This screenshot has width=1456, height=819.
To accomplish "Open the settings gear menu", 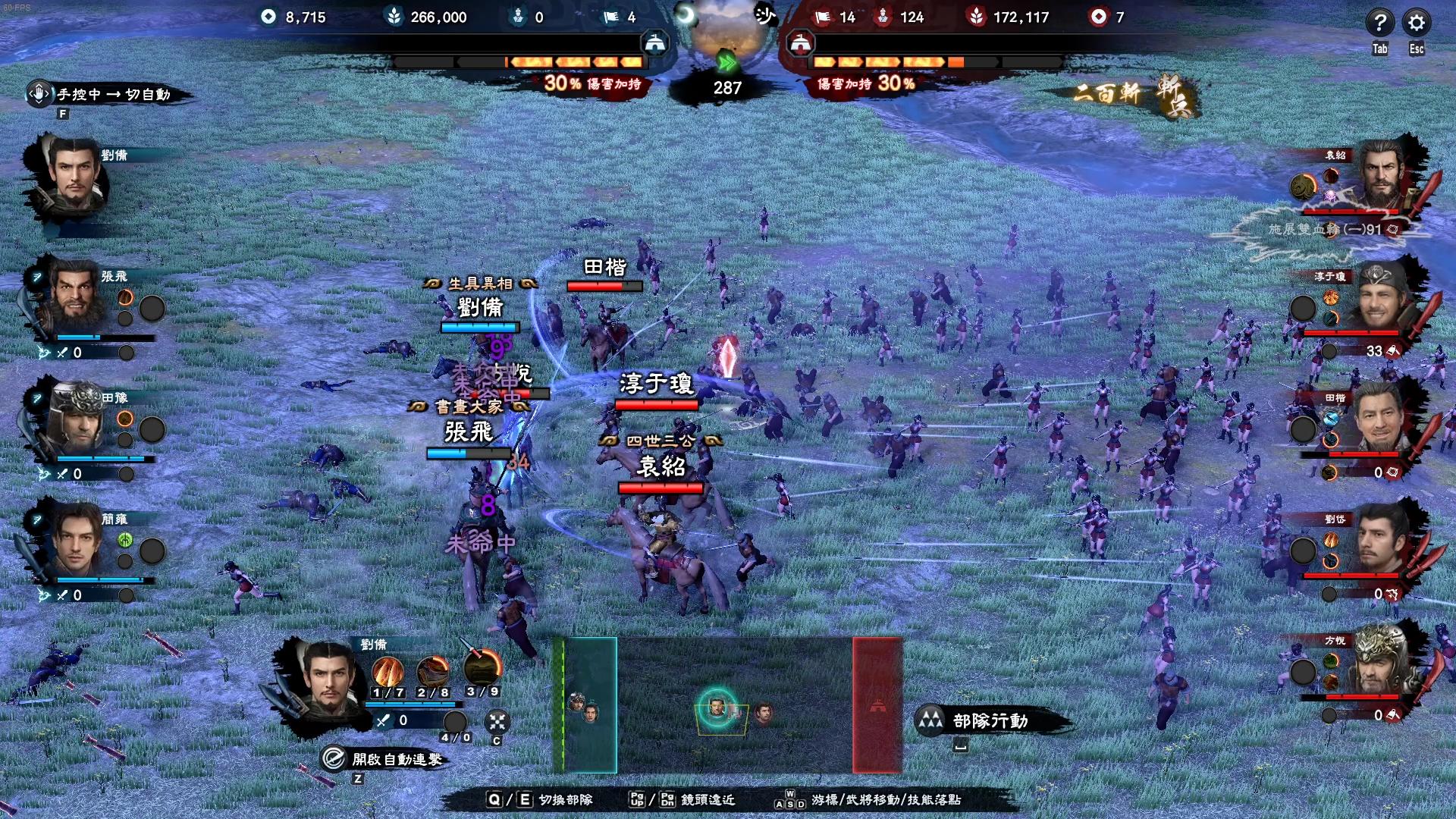I will [1416, 23].
